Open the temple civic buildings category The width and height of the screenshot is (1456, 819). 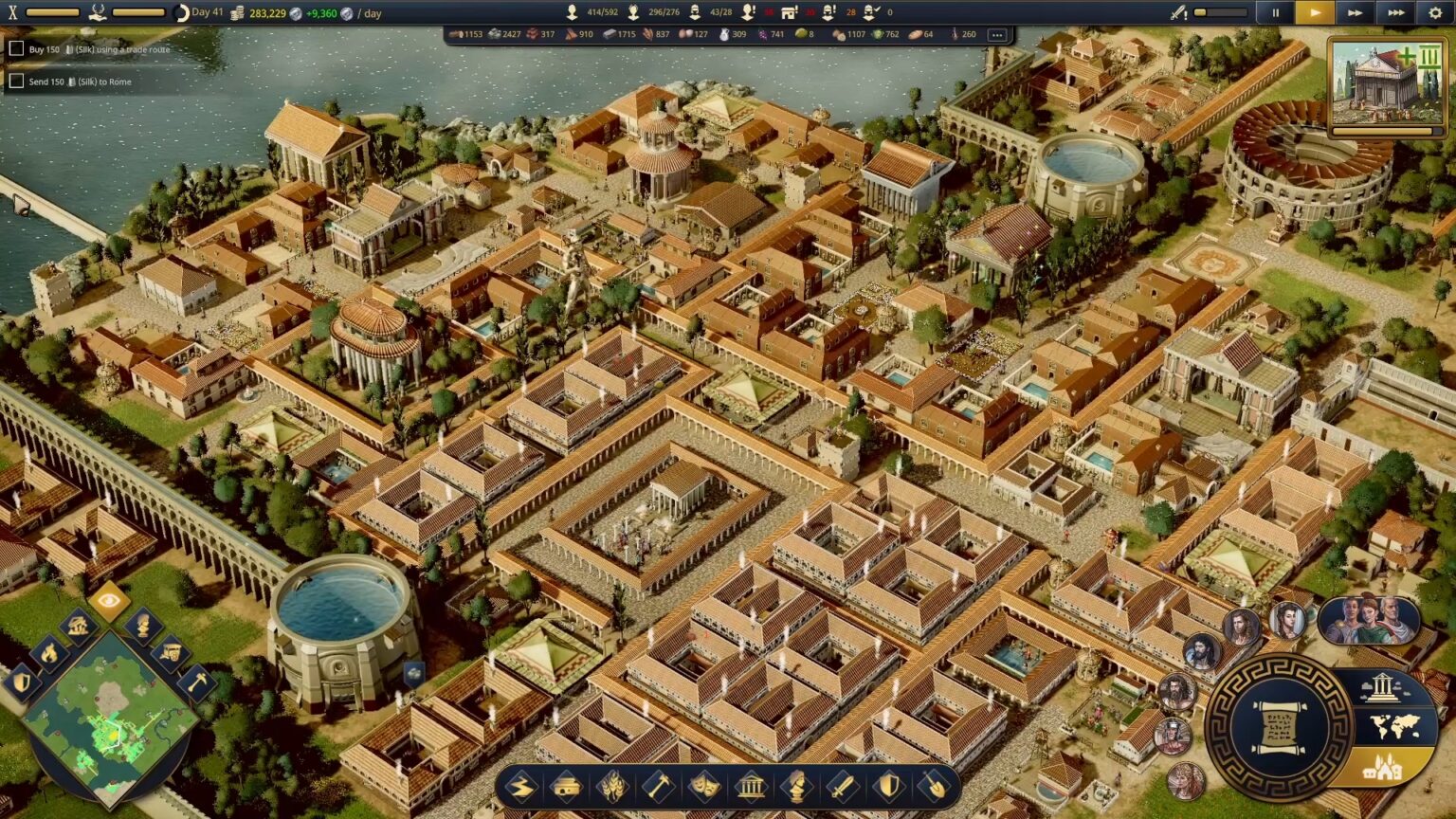pos(750,787)
